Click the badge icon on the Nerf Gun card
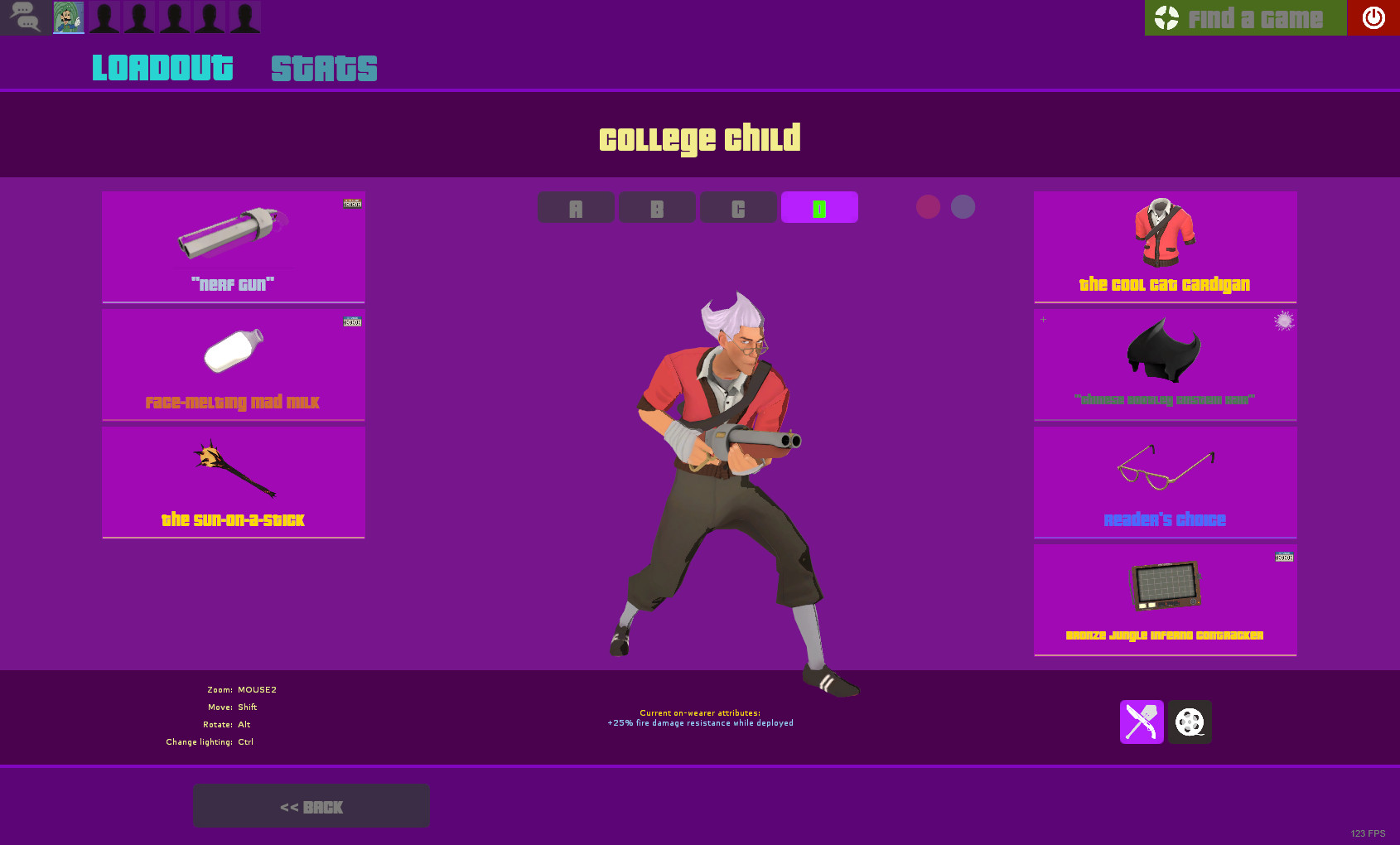This screenshot has width=1400, height=845. [350, 204]
